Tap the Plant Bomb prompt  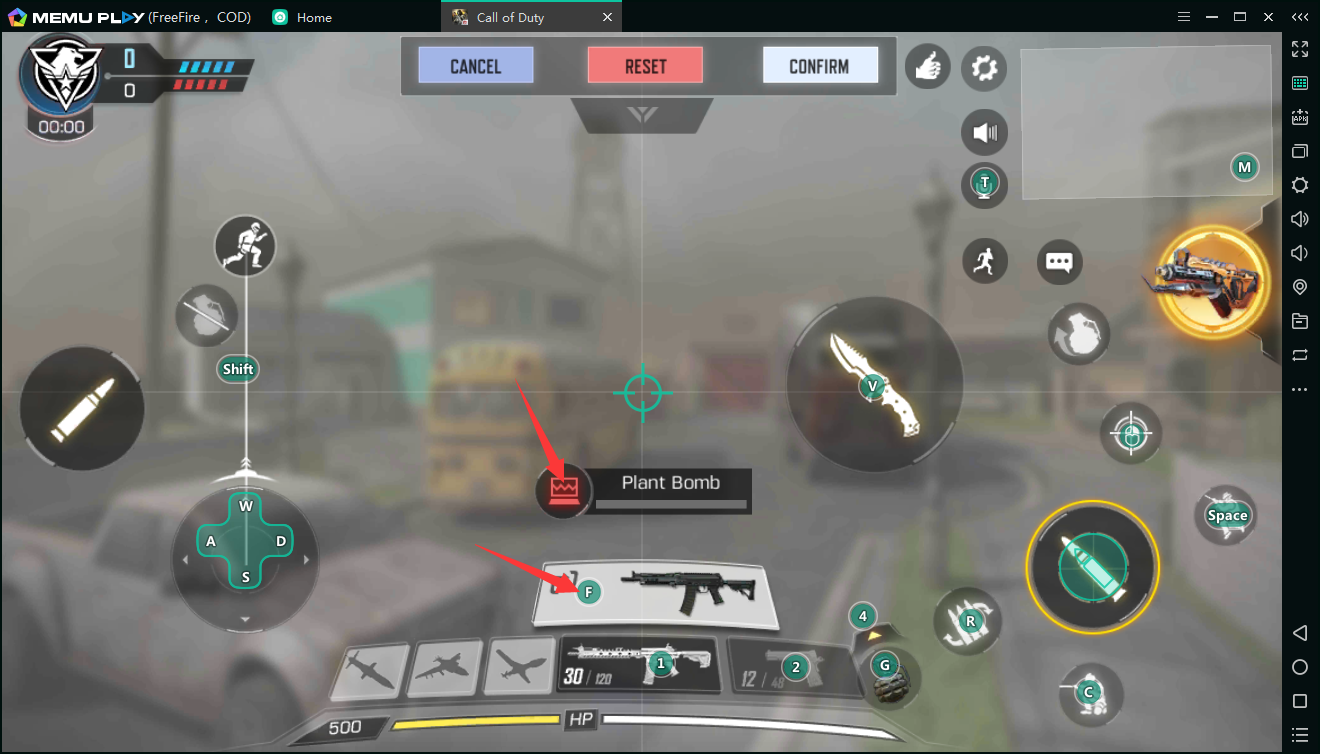click(x=645, y=491)
